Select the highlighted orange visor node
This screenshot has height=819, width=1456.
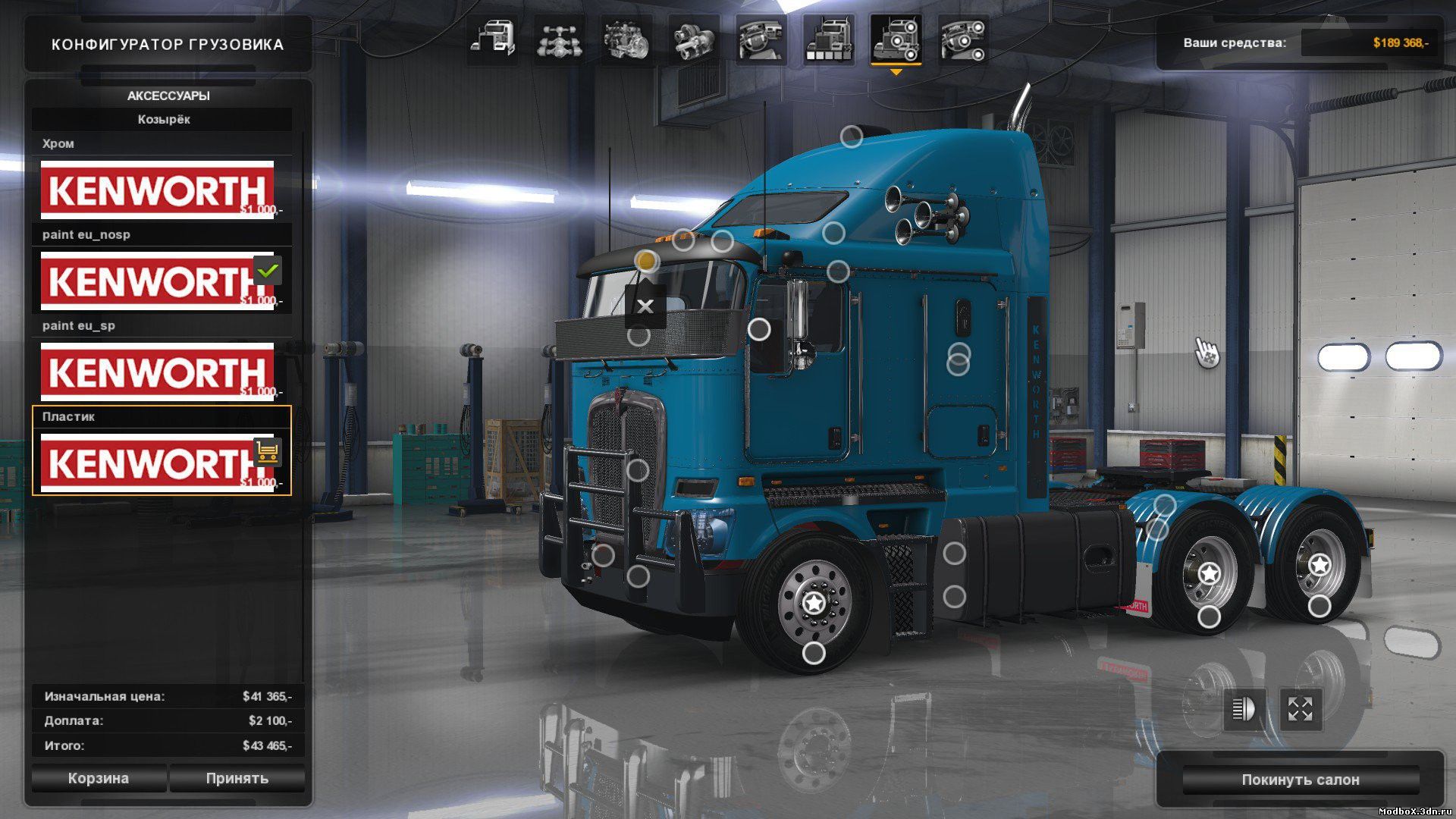coord(646,261)
